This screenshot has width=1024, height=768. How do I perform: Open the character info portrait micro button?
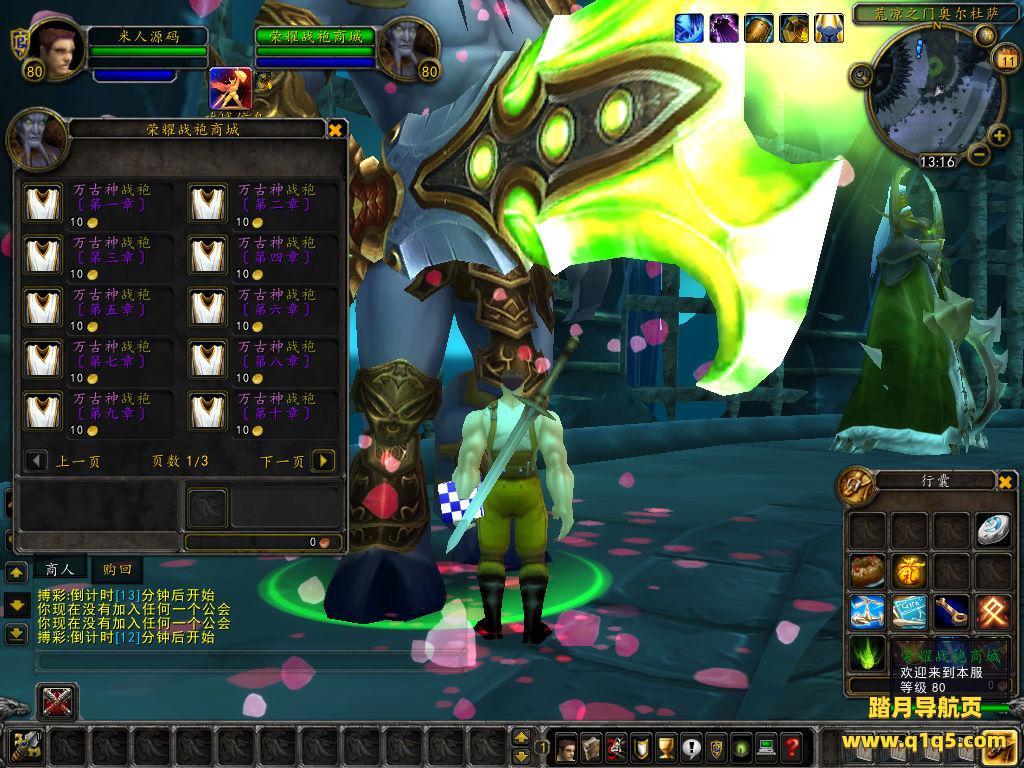pos(566,746)
